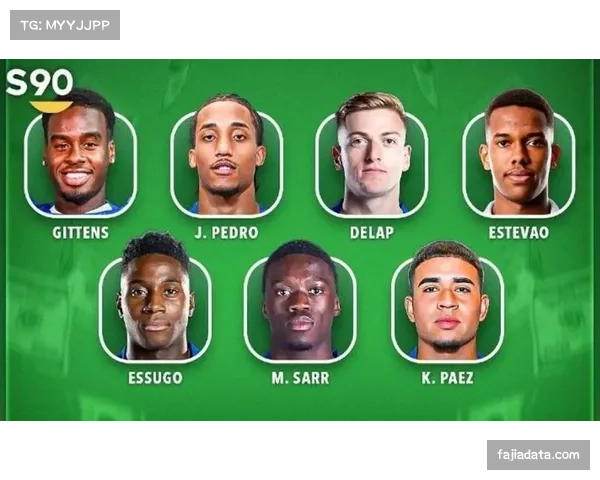Pick the ESTEVAO player card
Viewport: 600px width, 480px height.
click(x=519, y=160)
